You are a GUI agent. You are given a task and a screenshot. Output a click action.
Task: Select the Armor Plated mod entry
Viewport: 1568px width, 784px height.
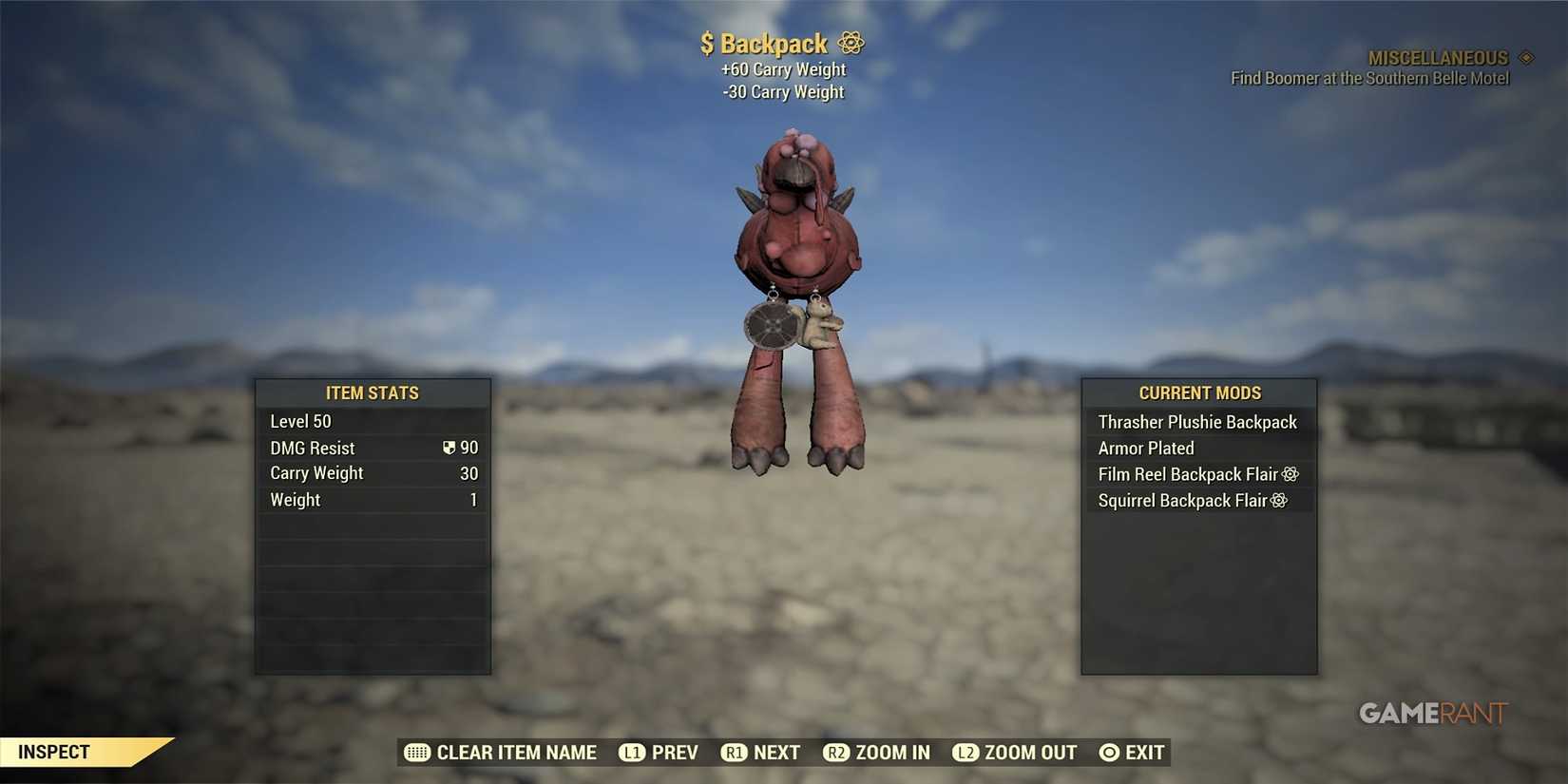(1145, 448)
